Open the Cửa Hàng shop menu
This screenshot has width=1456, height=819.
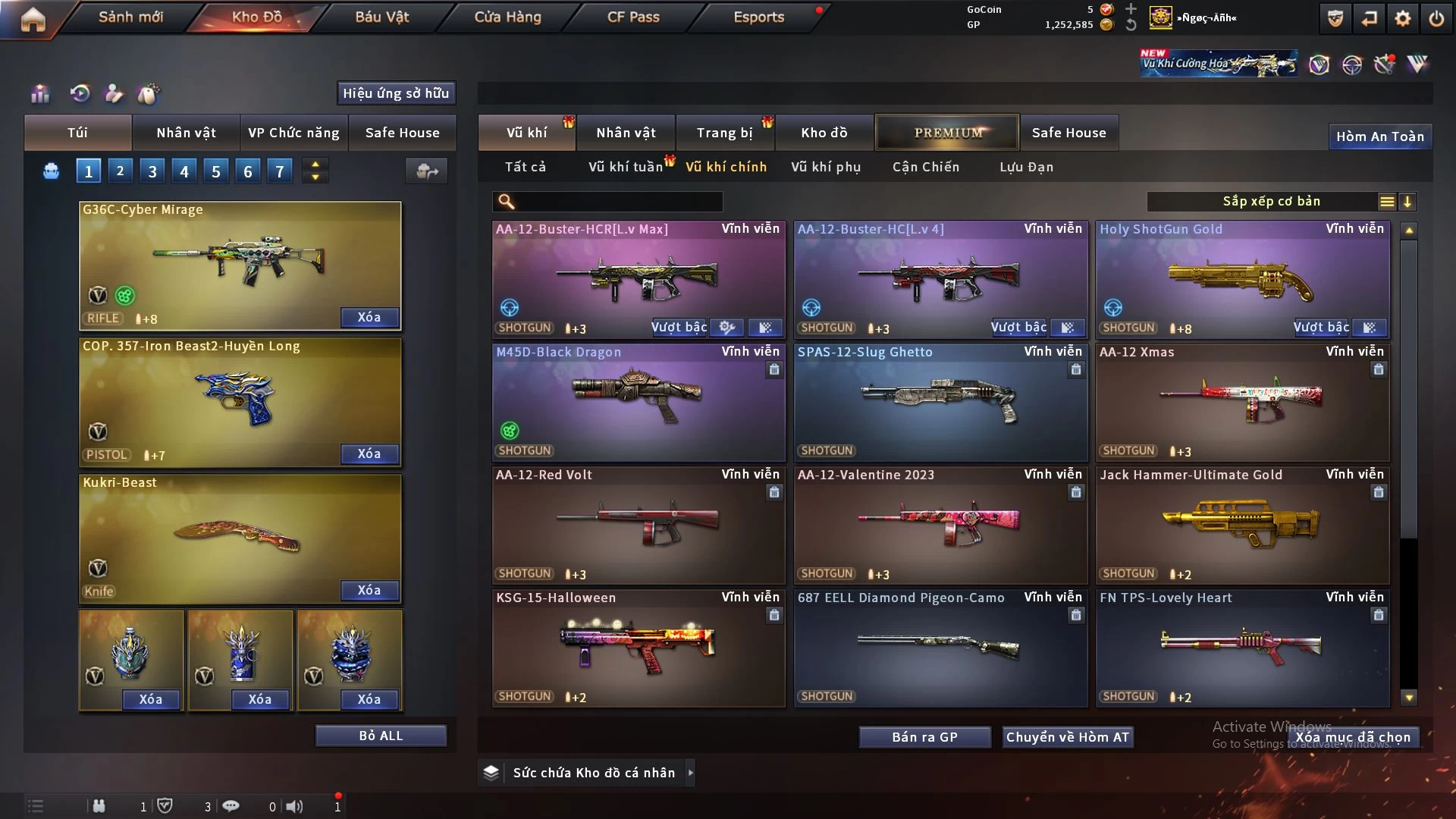(x=507, y=17)
